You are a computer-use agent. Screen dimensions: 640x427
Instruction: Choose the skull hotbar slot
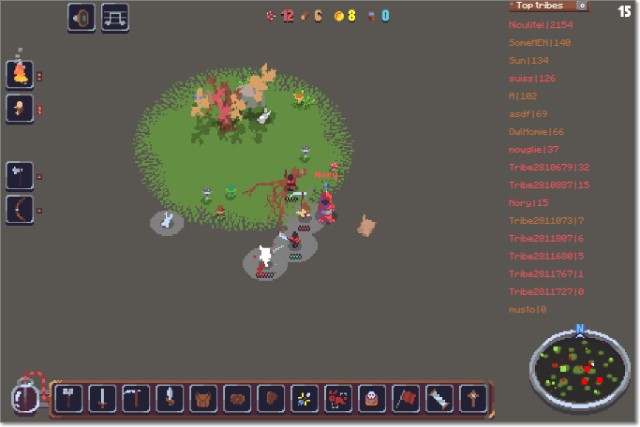point(372,398)
